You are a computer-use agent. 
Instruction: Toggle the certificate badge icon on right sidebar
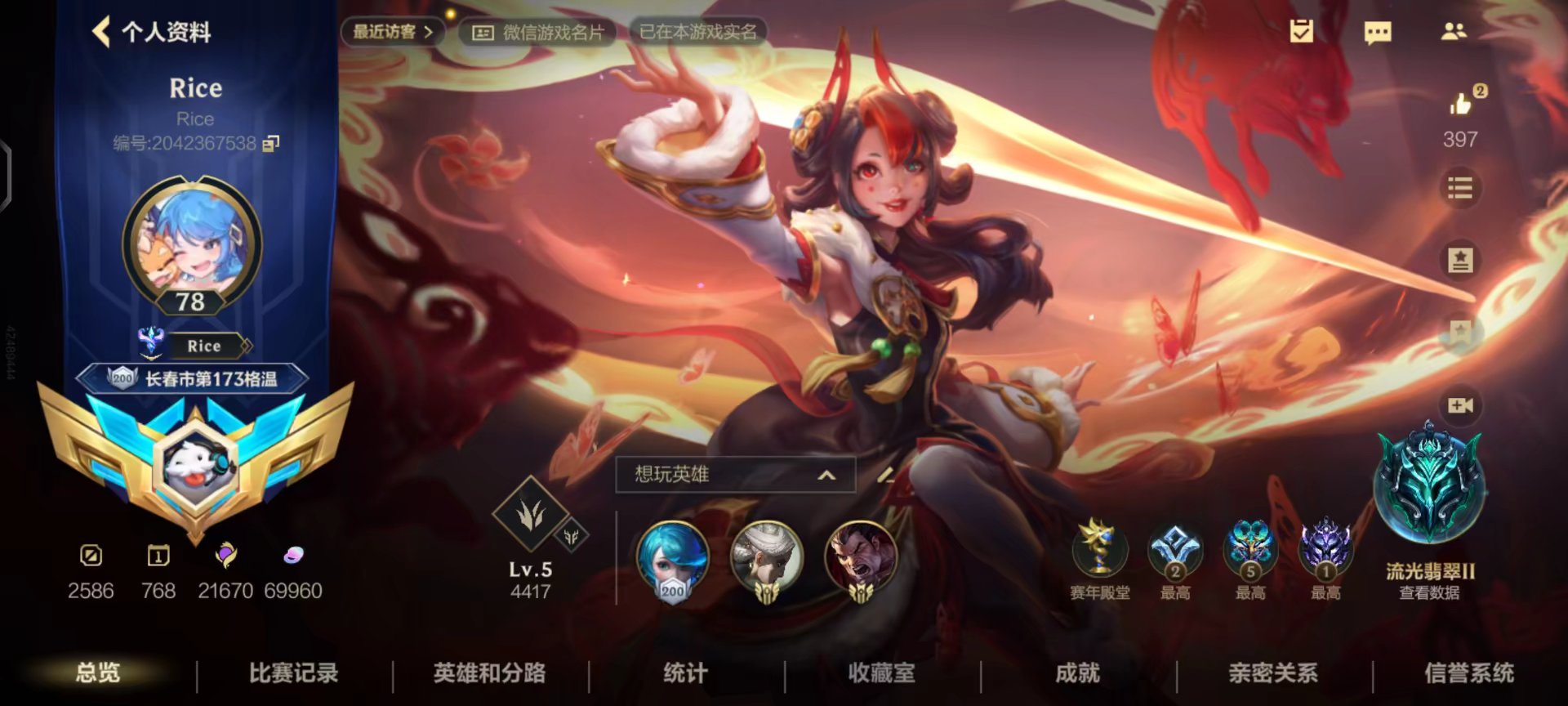(x=1462, y=257)
